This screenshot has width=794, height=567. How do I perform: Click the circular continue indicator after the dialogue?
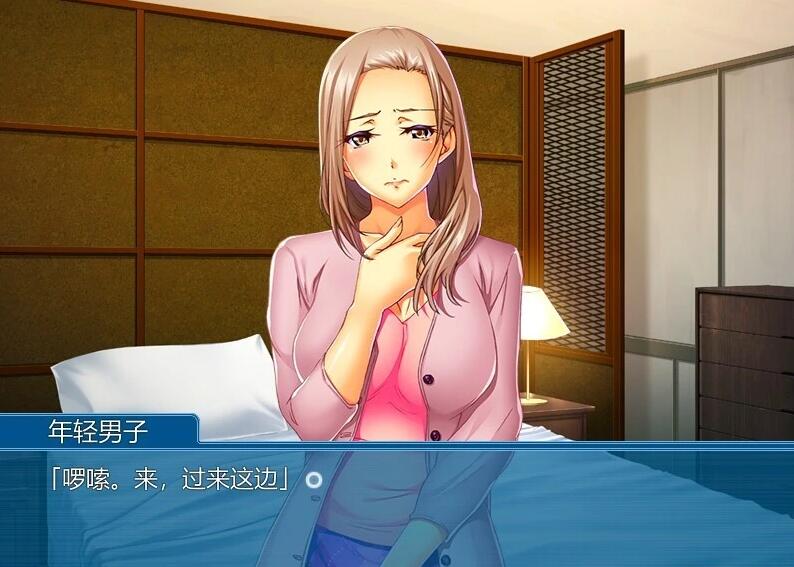[x=314, y=480]
